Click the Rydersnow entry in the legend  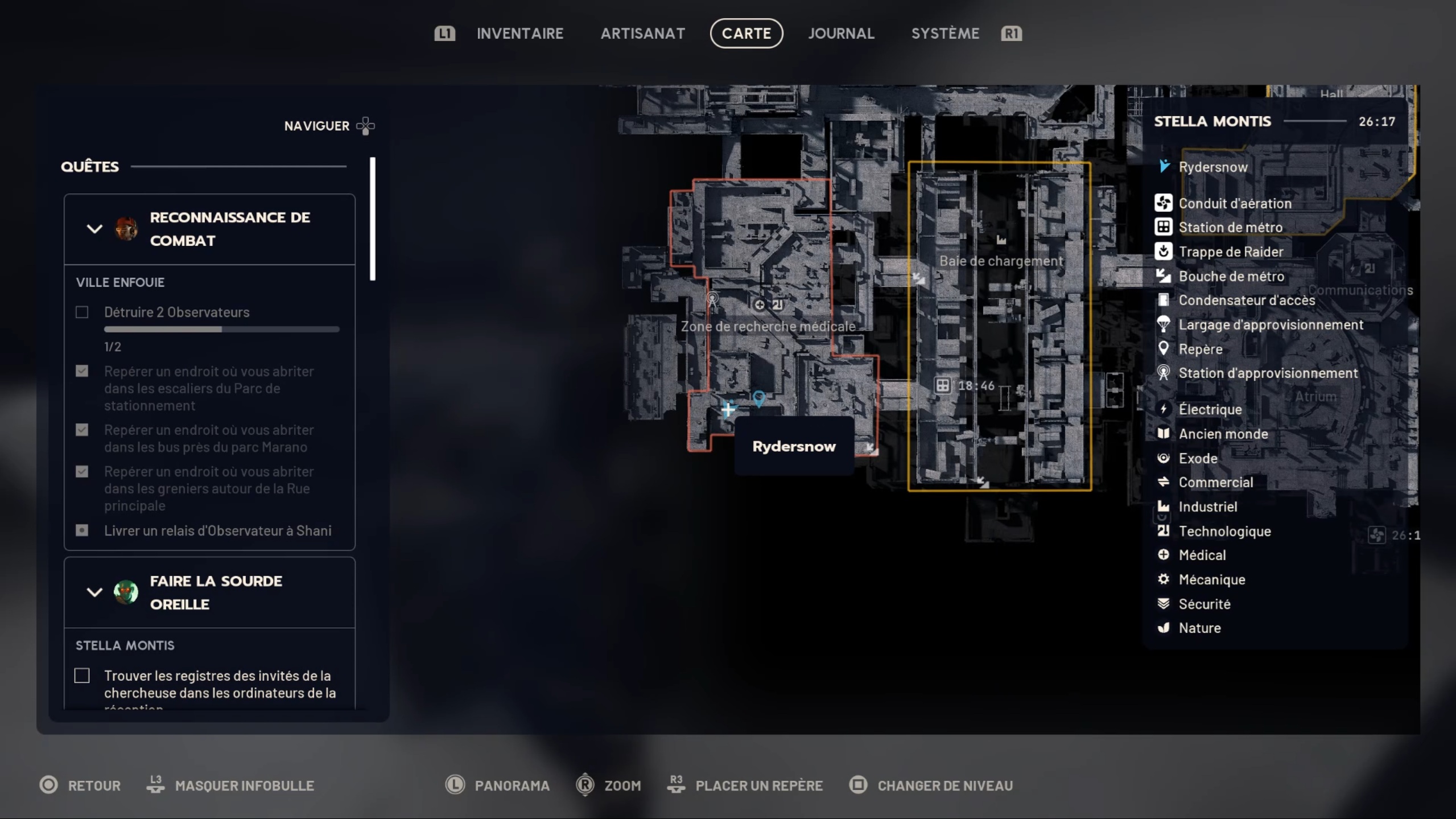coord(1212,167)
